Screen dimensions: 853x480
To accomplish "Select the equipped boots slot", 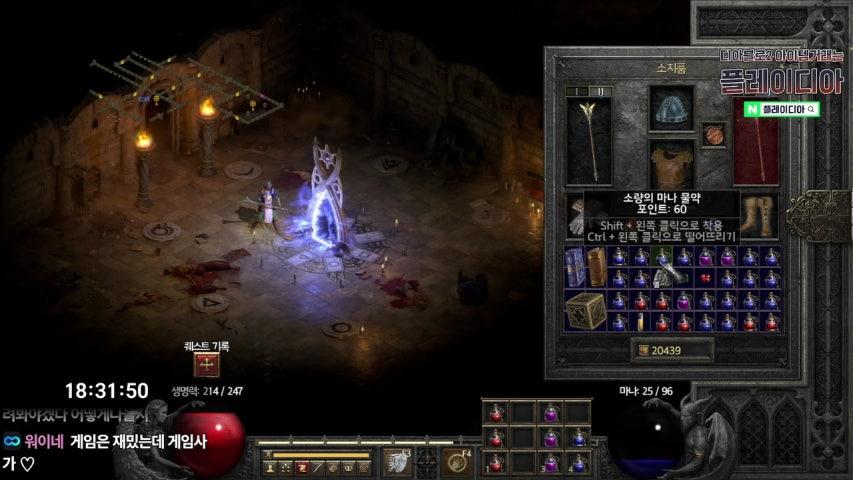I will click(x=756, y=214).
